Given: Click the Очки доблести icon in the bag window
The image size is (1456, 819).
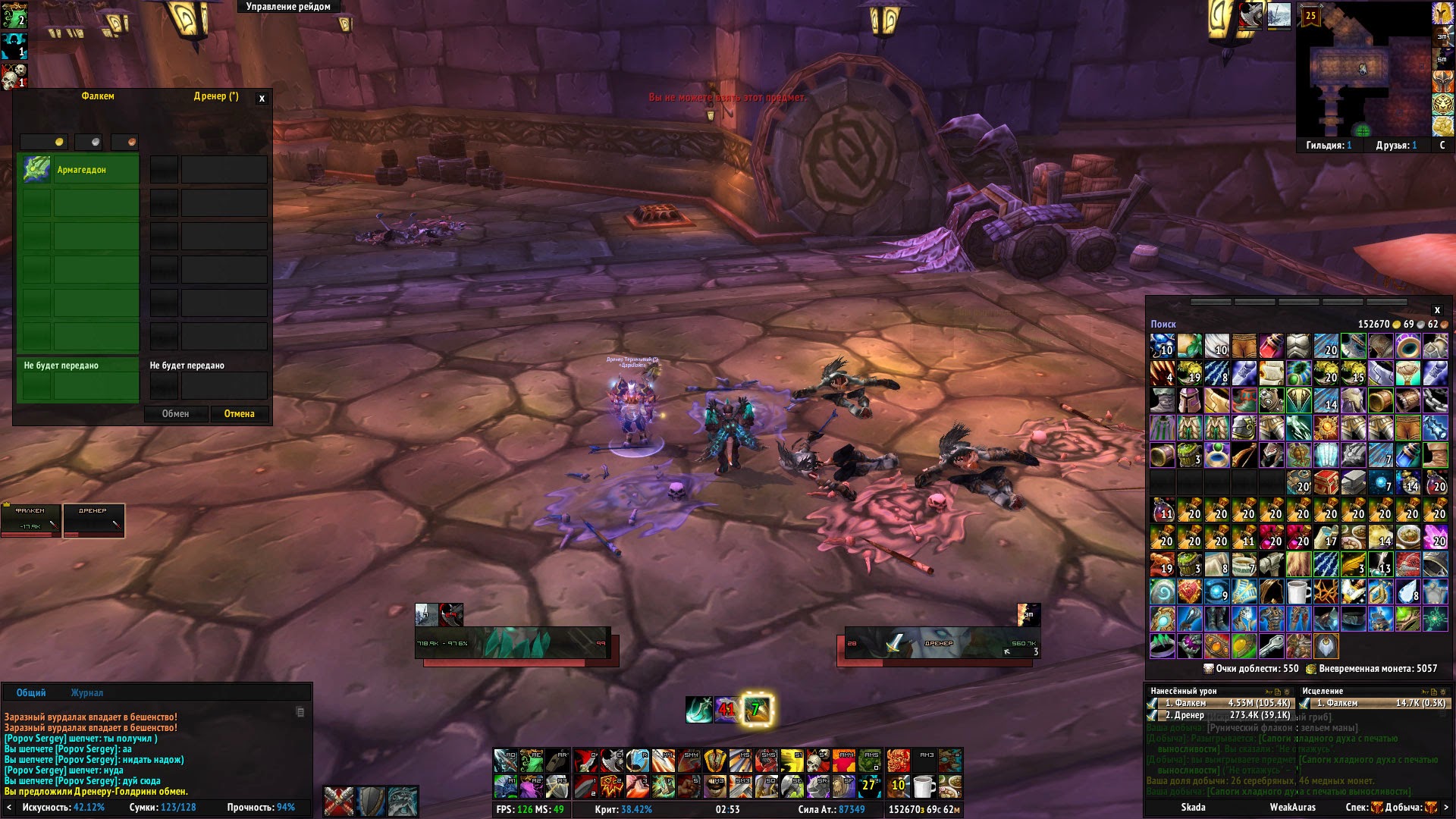Looking at the screenshot, I should [1208, 669].
